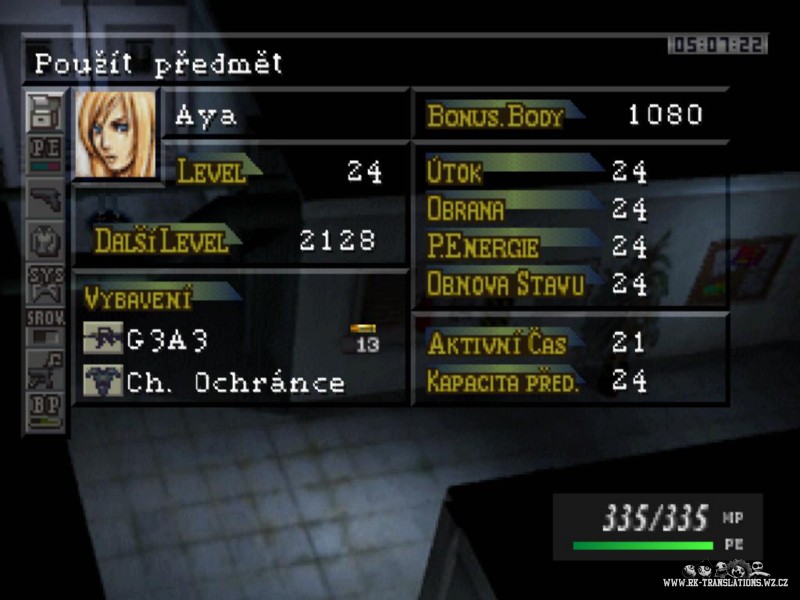Select the Ch. Ochránce equipped armor
Viewport: 800px width, 600px height.
tap(235, 382)
